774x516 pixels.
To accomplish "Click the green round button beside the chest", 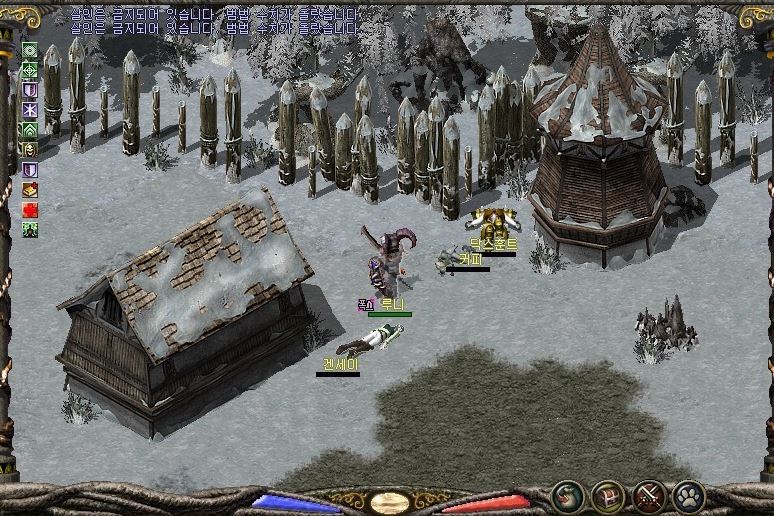I will [568, 495].
